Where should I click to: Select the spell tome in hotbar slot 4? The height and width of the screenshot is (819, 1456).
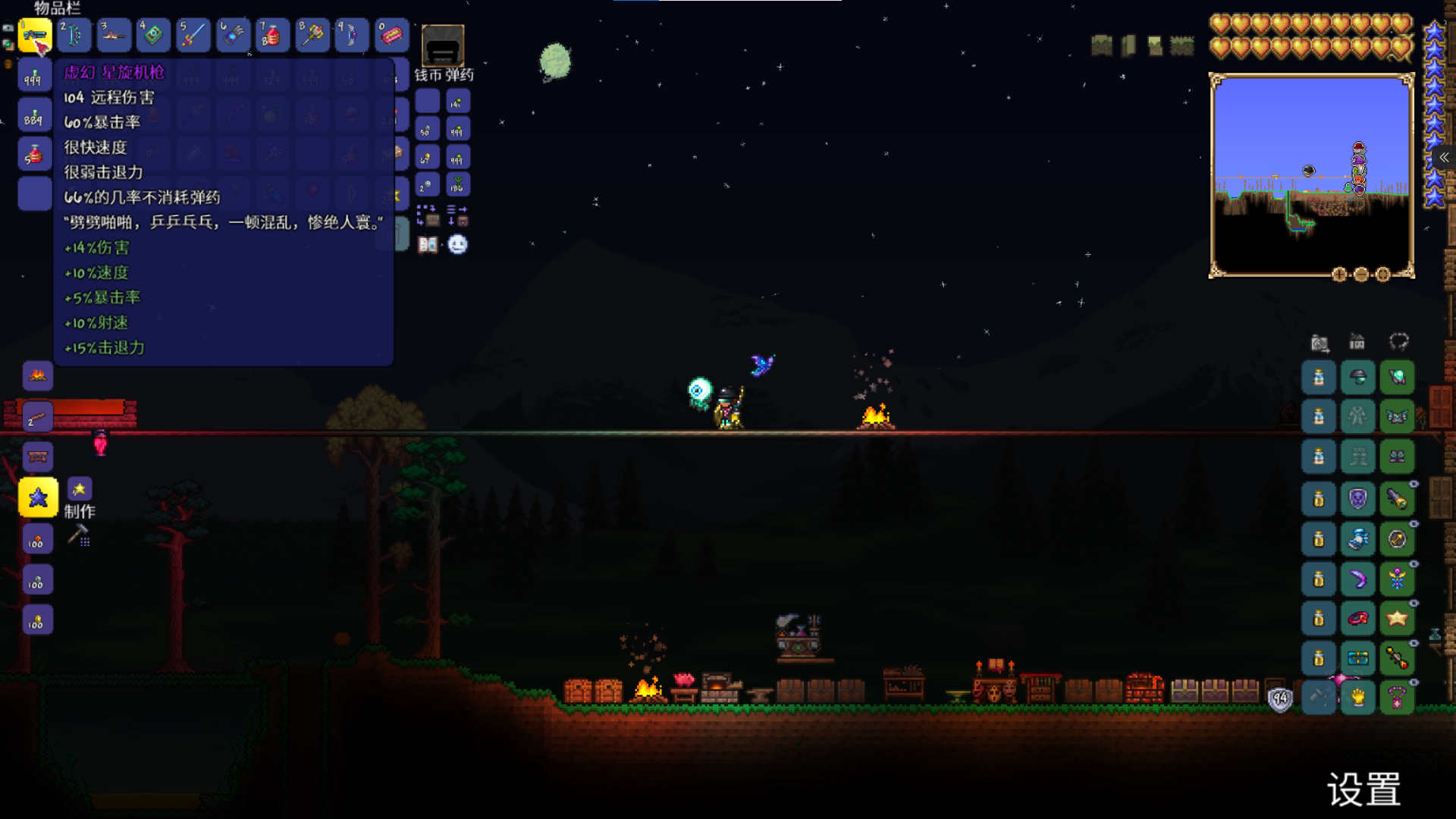(153, 36)
